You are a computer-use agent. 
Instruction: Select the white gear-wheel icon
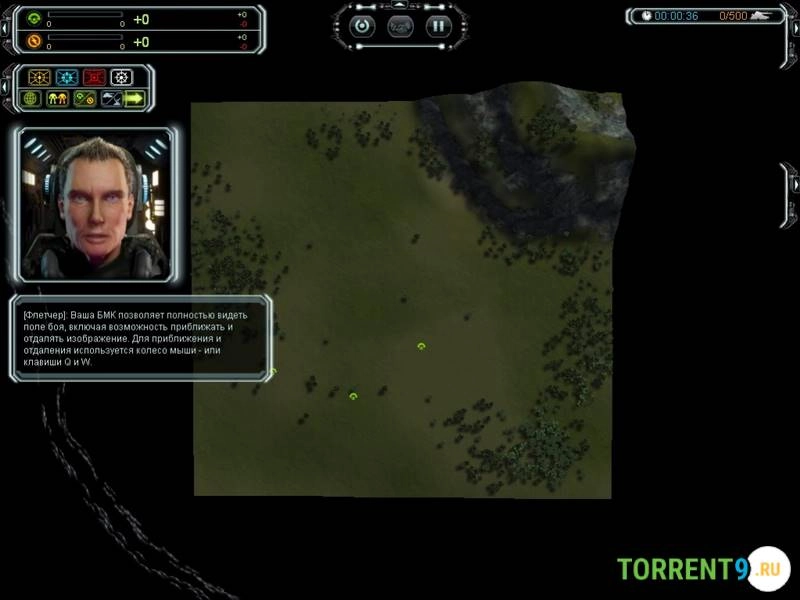(121, 77)
